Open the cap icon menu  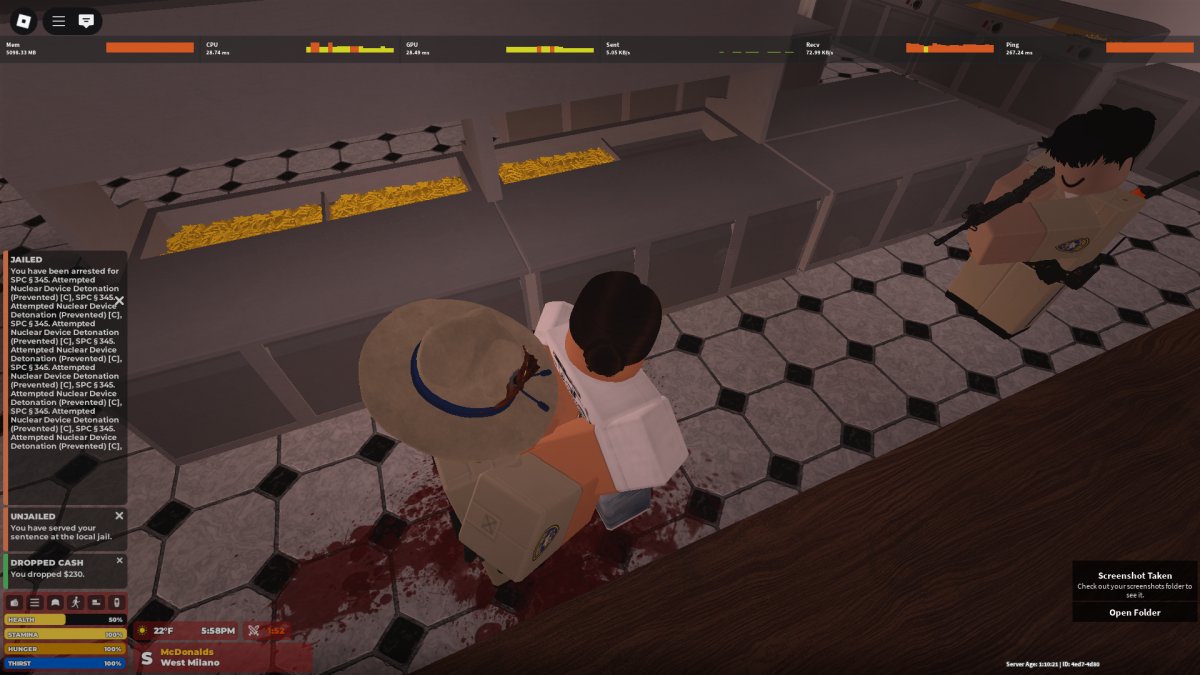click(55, 603)
